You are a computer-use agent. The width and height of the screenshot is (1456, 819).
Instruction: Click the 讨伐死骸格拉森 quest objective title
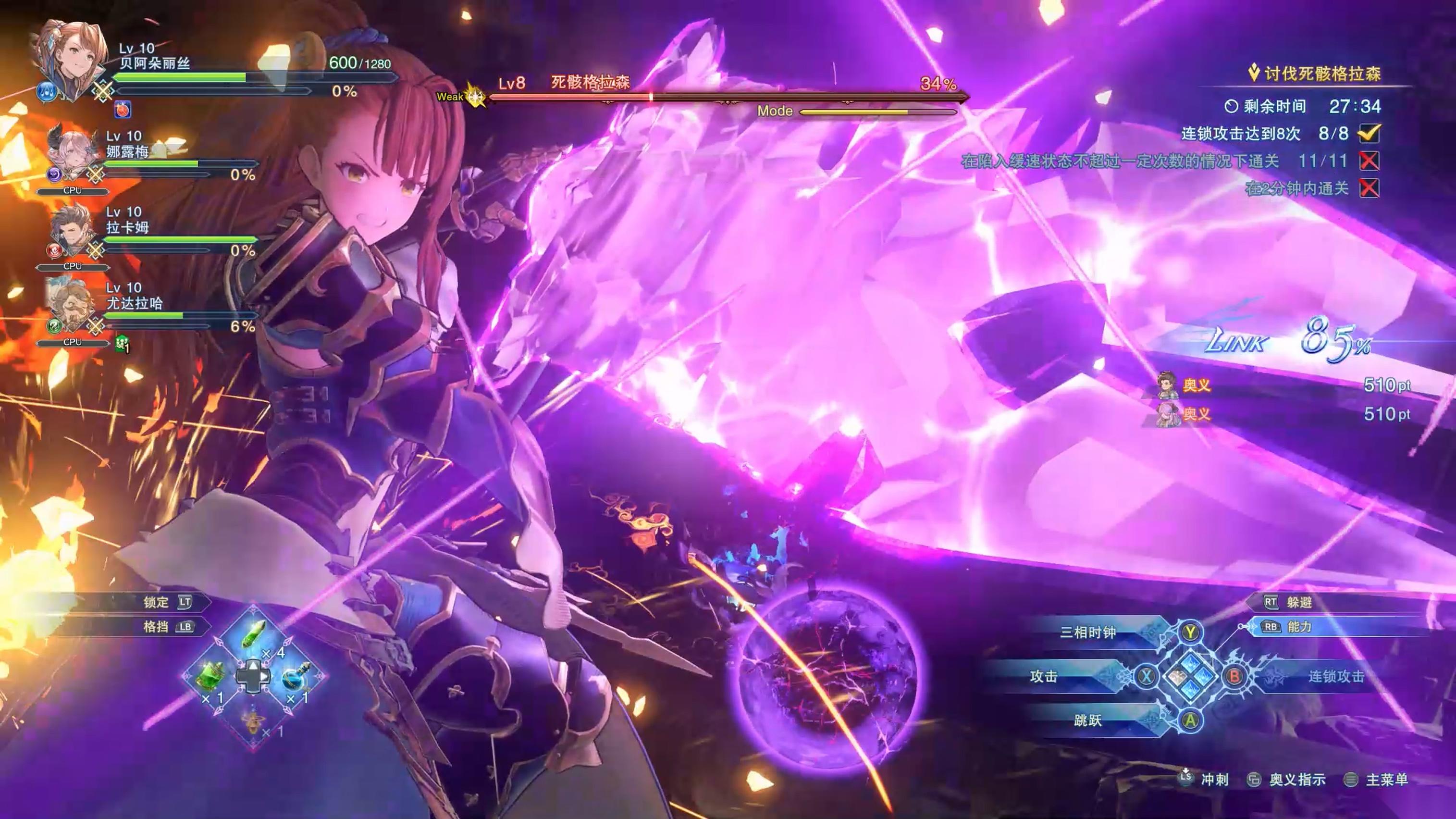tap(1322, 74)
